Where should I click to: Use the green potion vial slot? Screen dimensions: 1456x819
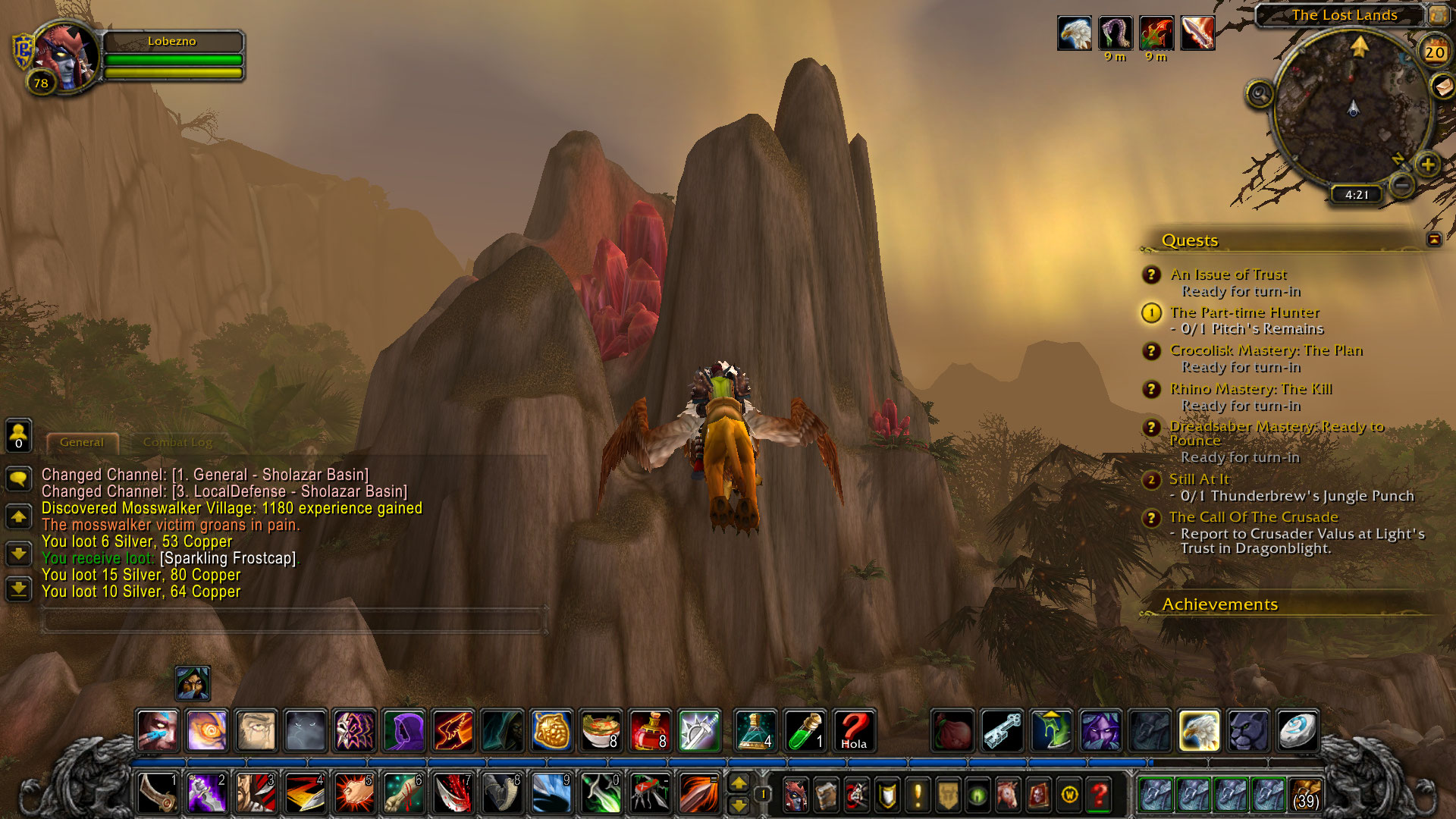tap(805, 731)
